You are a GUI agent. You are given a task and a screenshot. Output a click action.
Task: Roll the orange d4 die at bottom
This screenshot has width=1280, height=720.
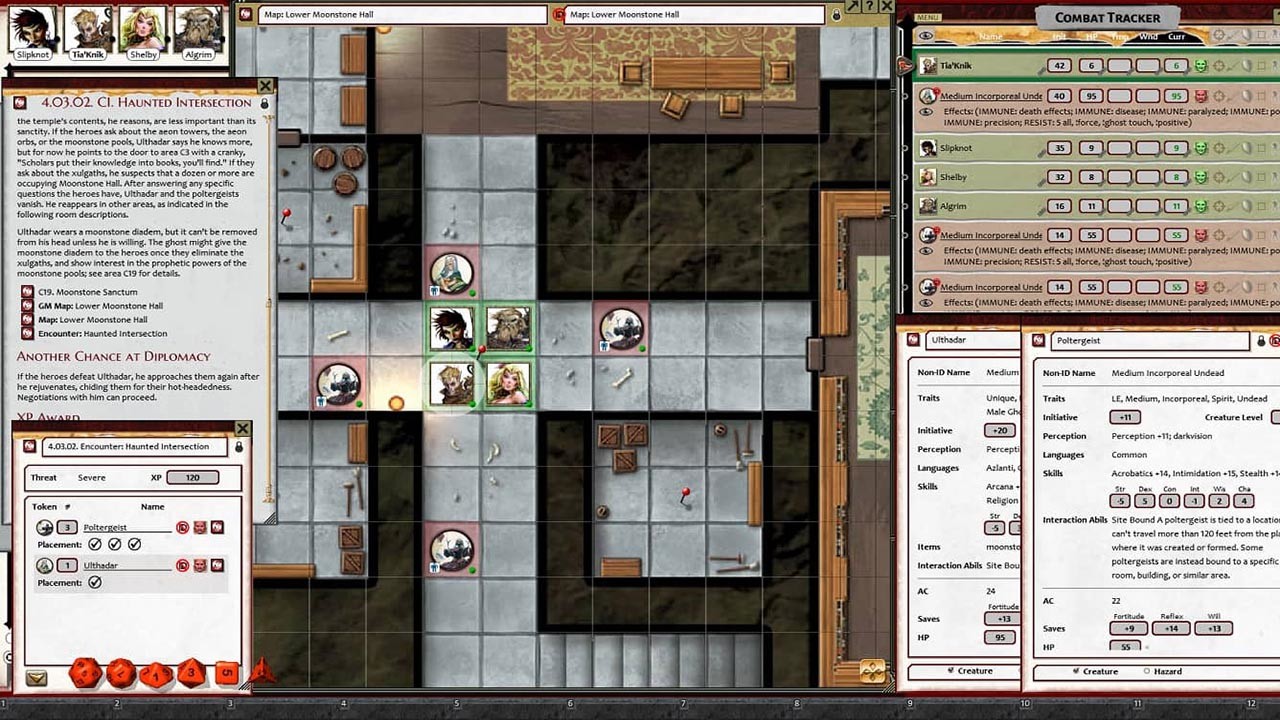tap(262, 673)
